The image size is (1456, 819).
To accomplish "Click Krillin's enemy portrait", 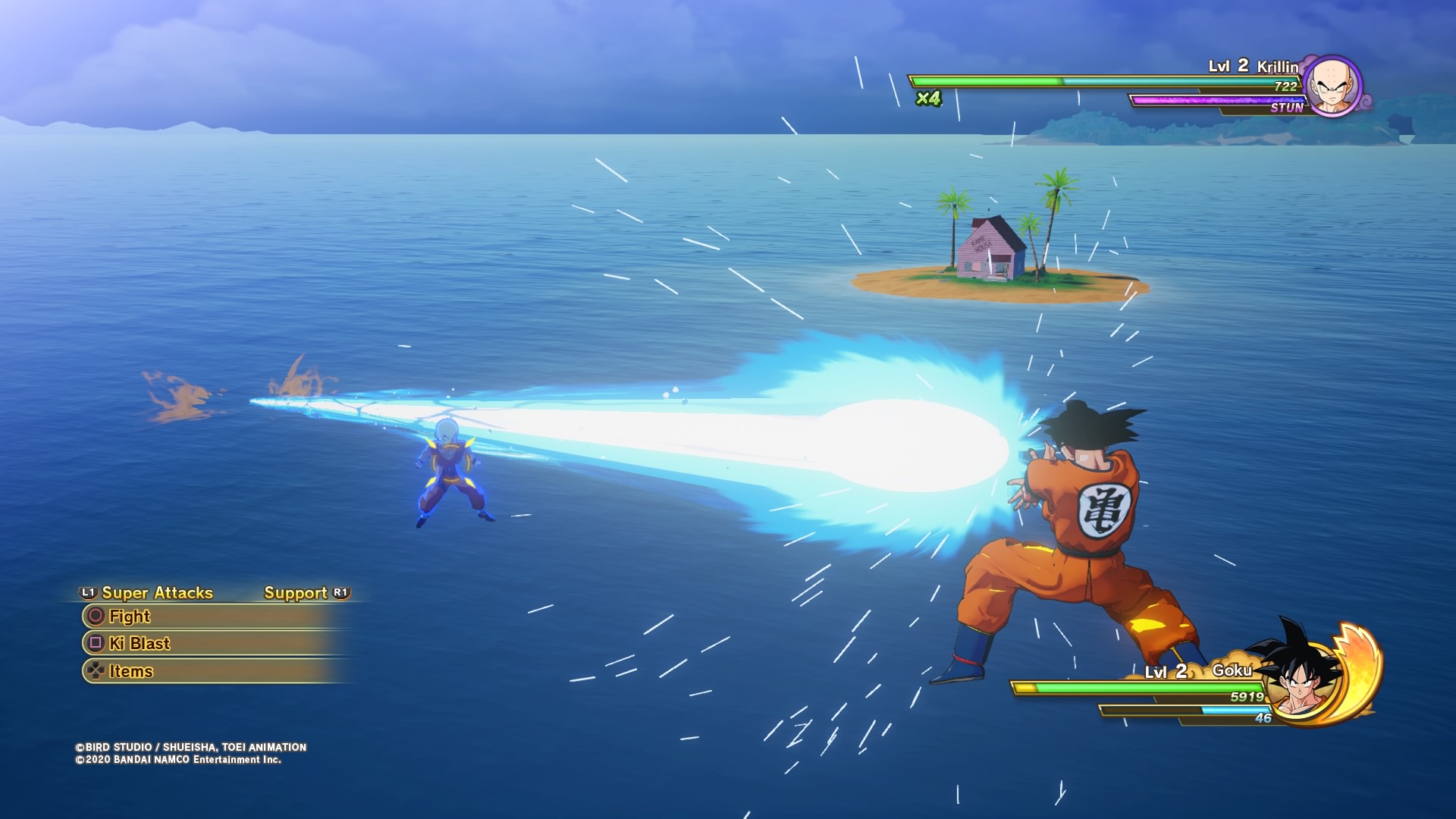I will (x=1332, y=86).
